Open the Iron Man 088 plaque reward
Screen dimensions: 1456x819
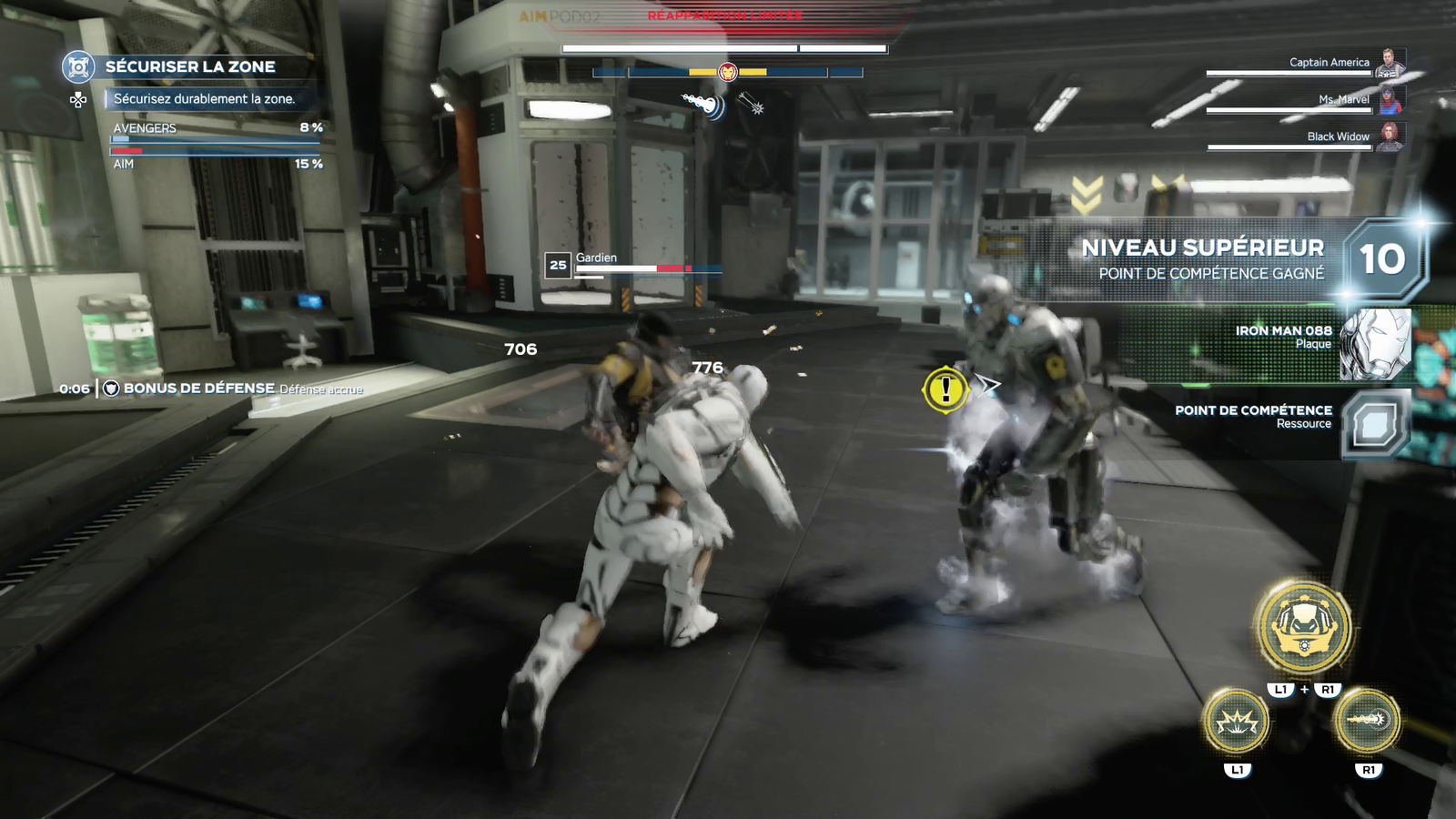pyautogui.click(x=1375, y=344)
